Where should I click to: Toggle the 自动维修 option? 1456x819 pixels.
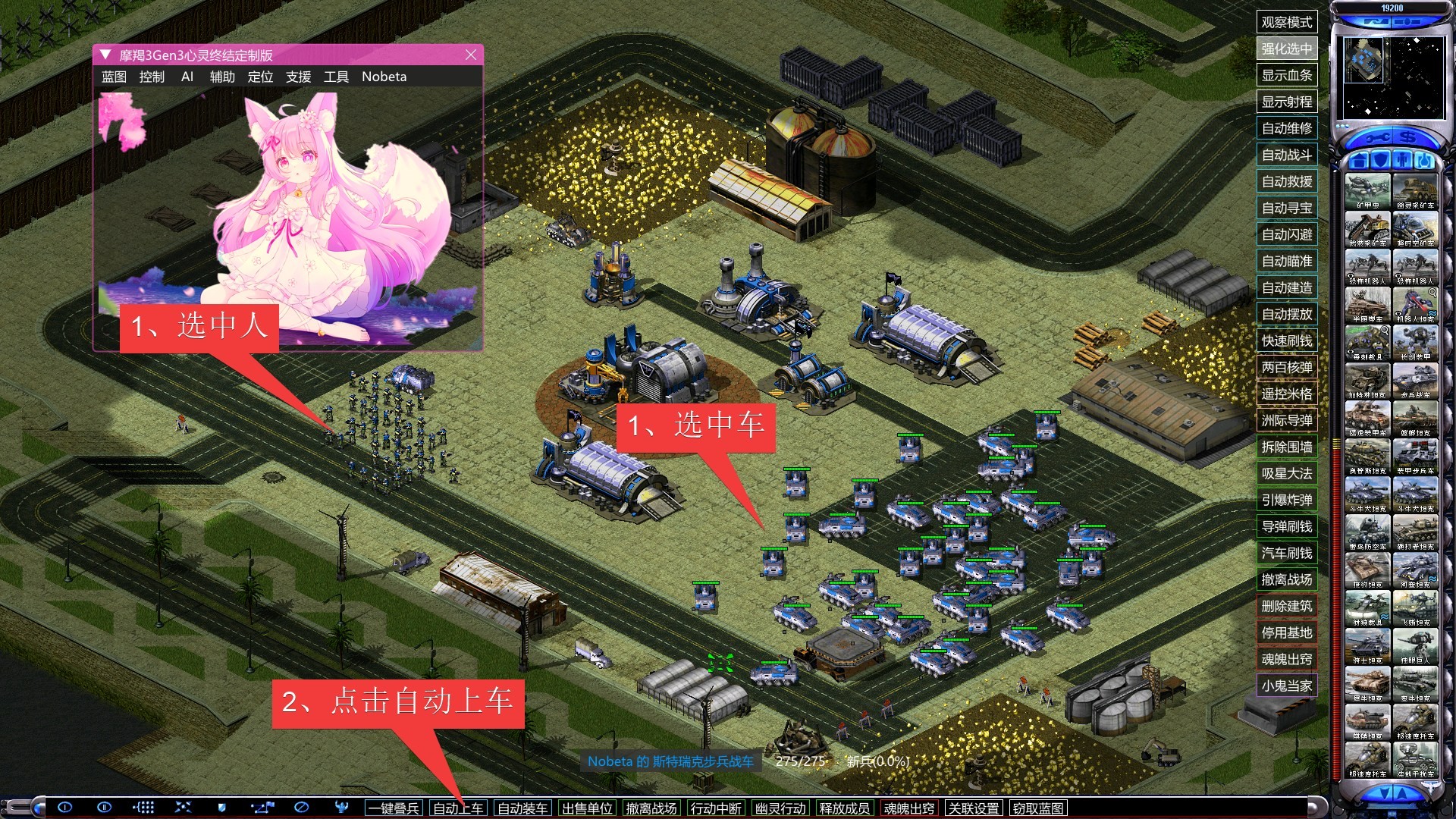pos(1286,128)
